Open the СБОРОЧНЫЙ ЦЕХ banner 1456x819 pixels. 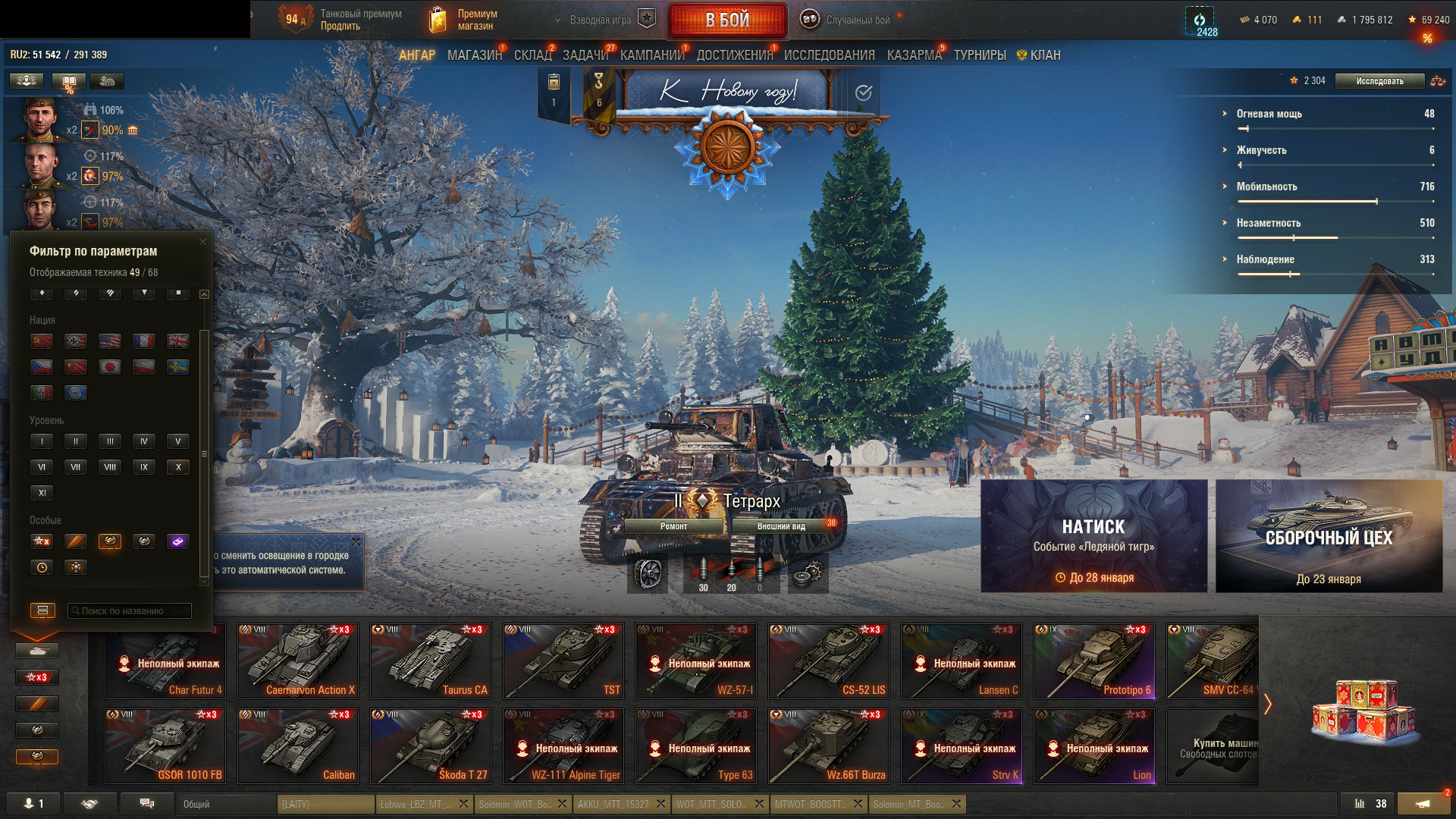(1329, 535)
